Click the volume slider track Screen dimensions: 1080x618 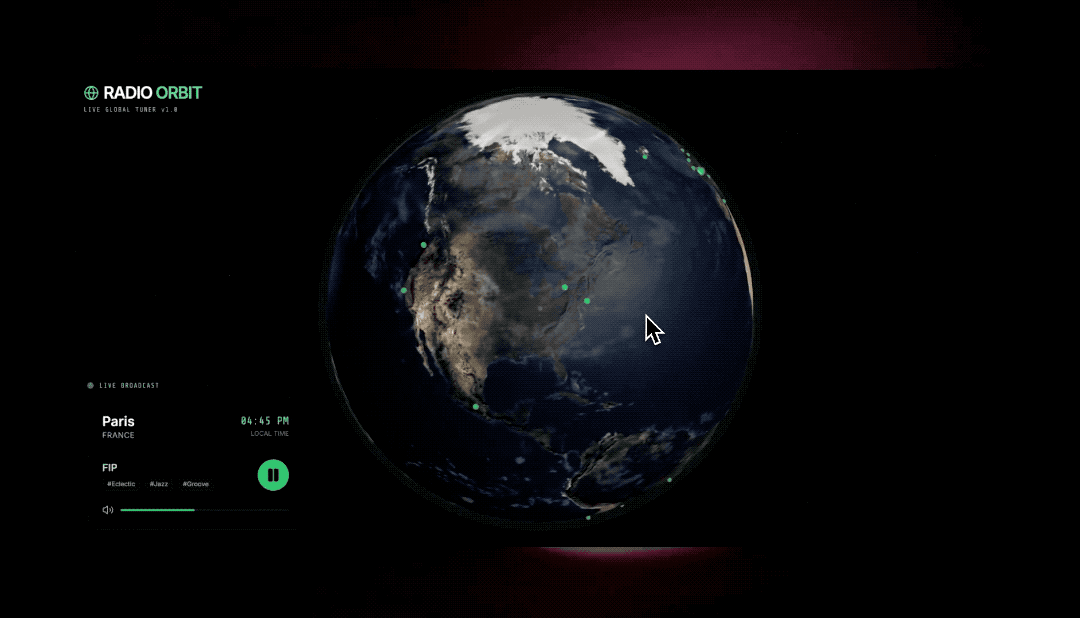click(x=204, y=510)
